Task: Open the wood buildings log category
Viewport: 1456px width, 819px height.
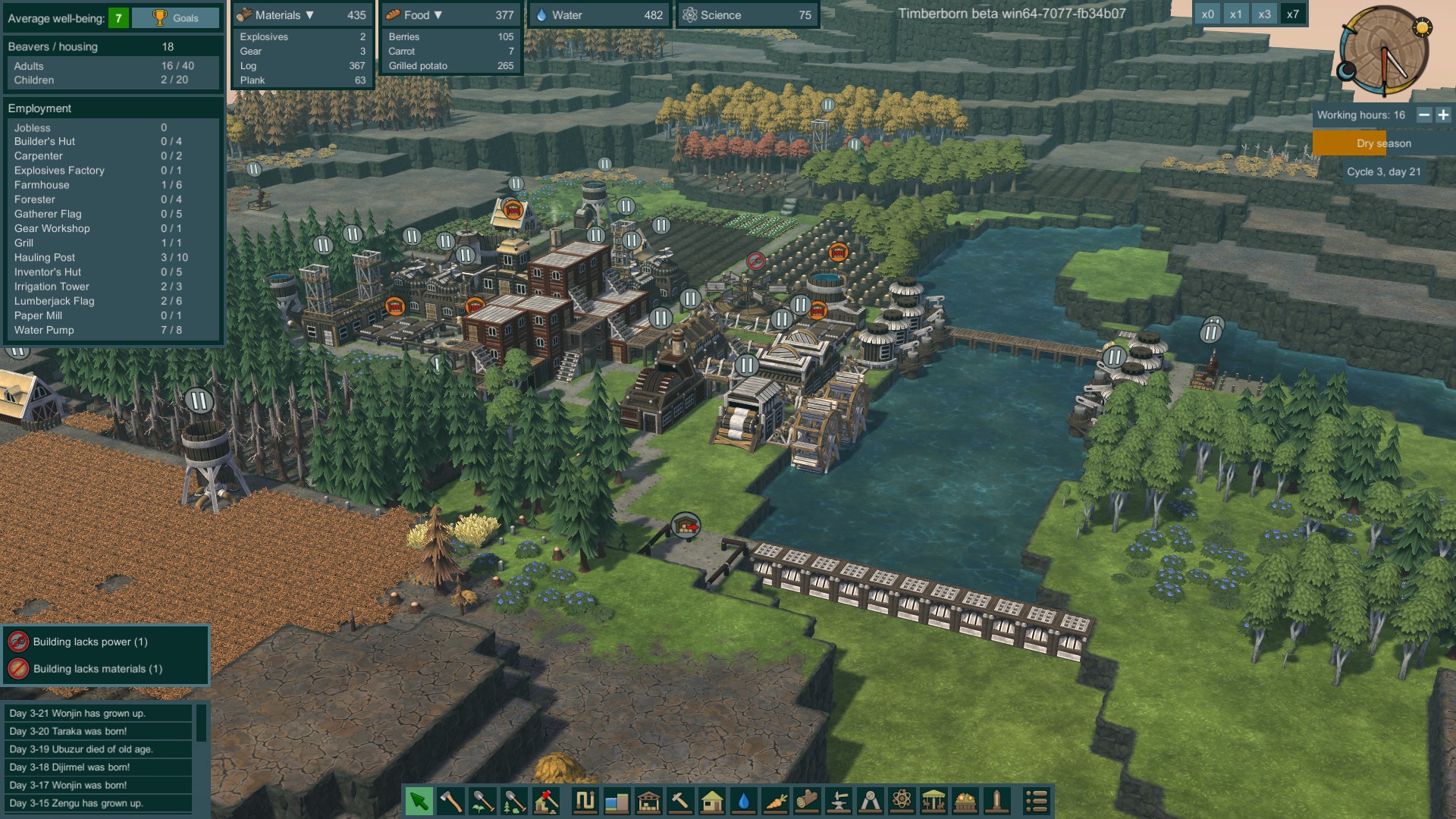Action: (808, 801)
